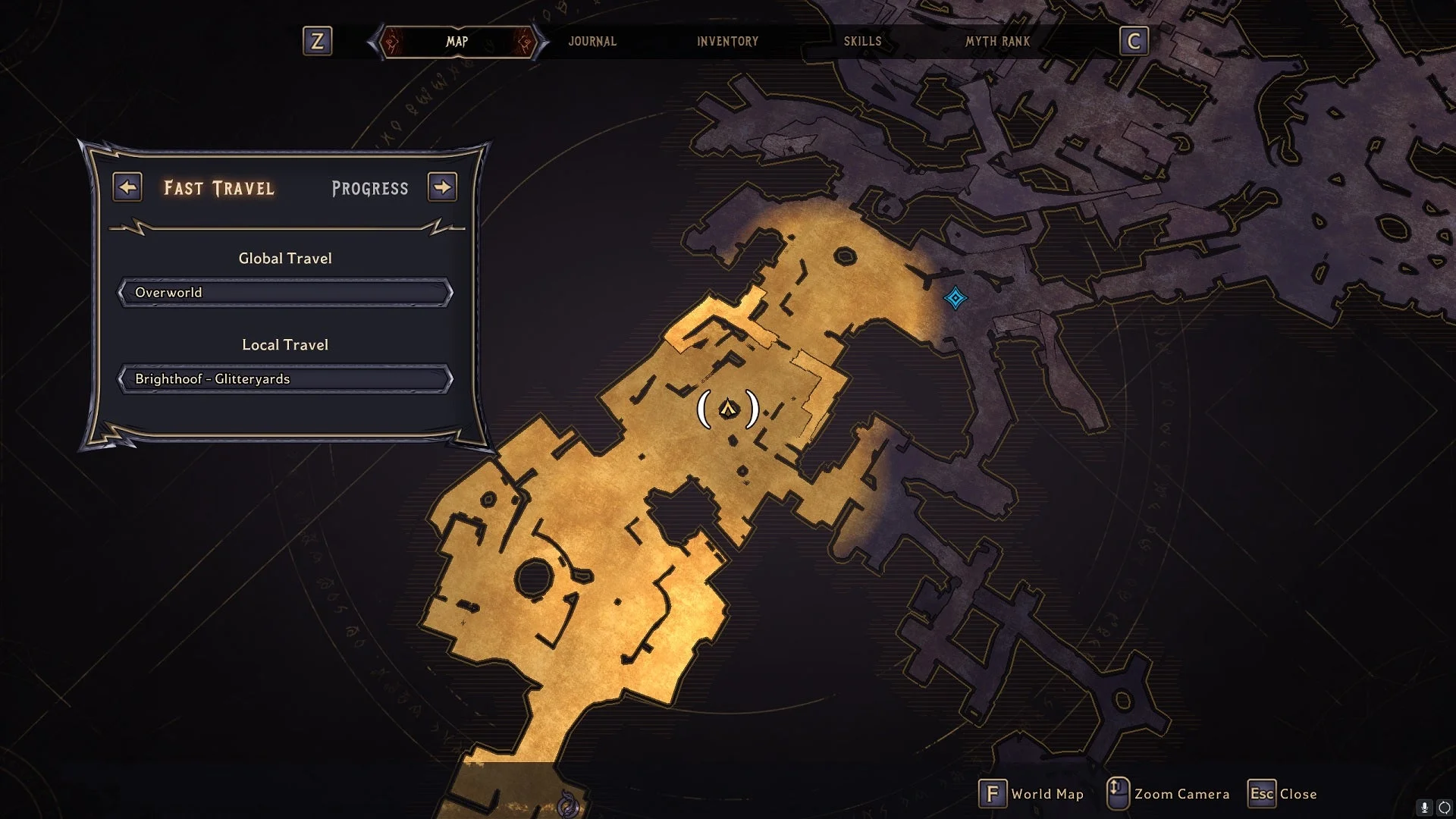Open the Inventory tab

[727, 42]
